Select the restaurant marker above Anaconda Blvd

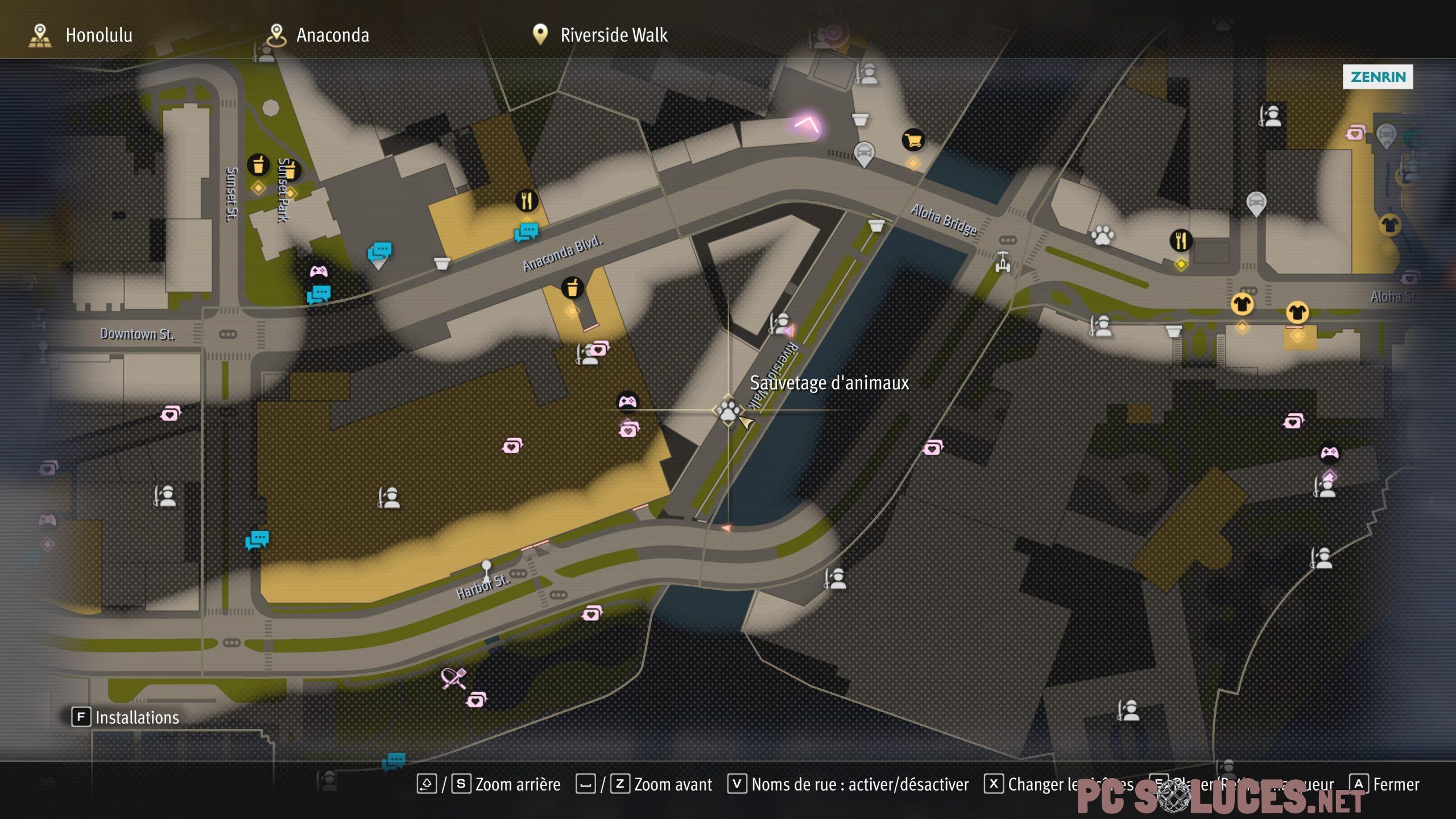(x=527, y=200)
